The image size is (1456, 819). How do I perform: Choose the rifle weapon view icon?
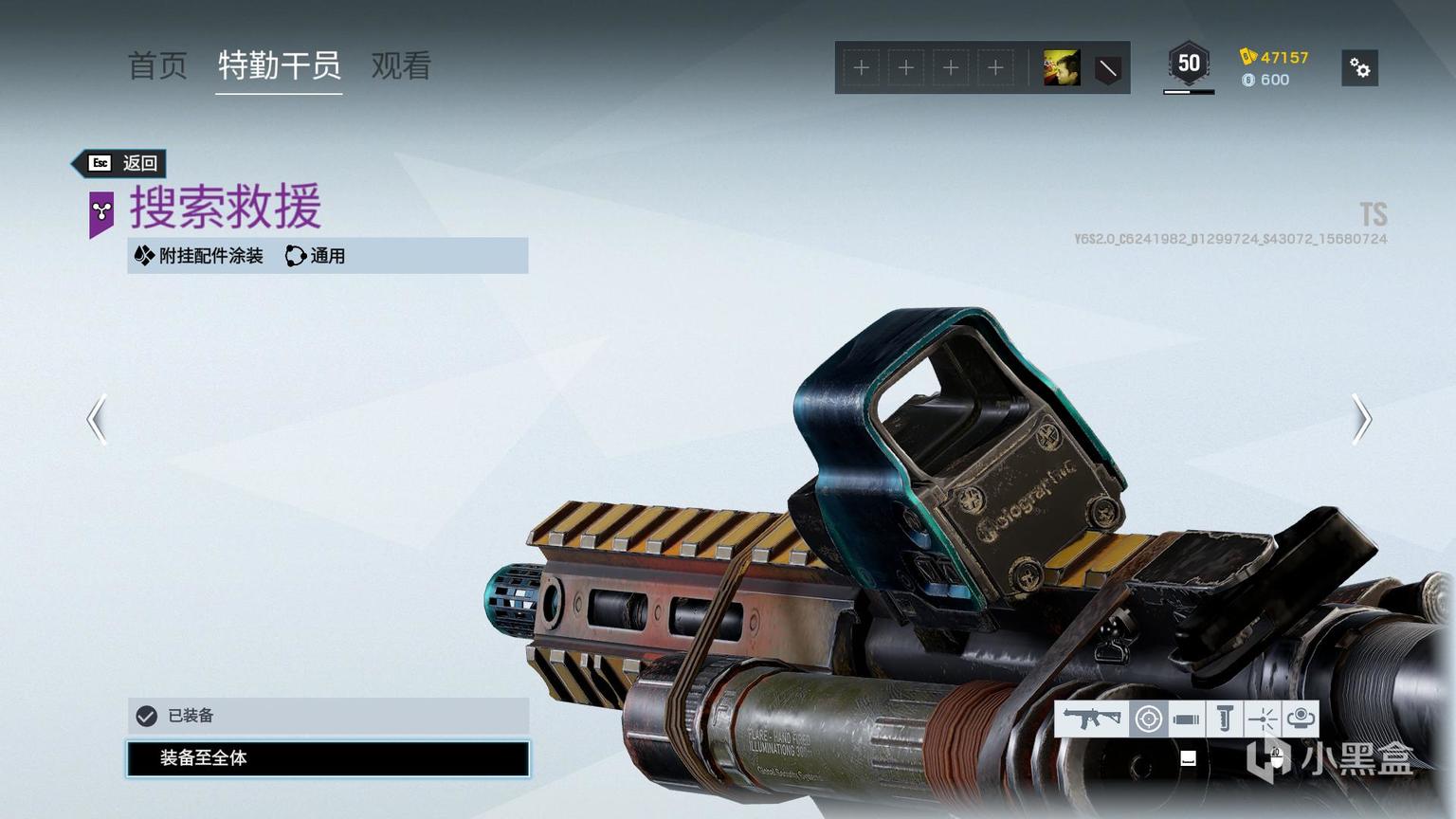(1091, 719)
